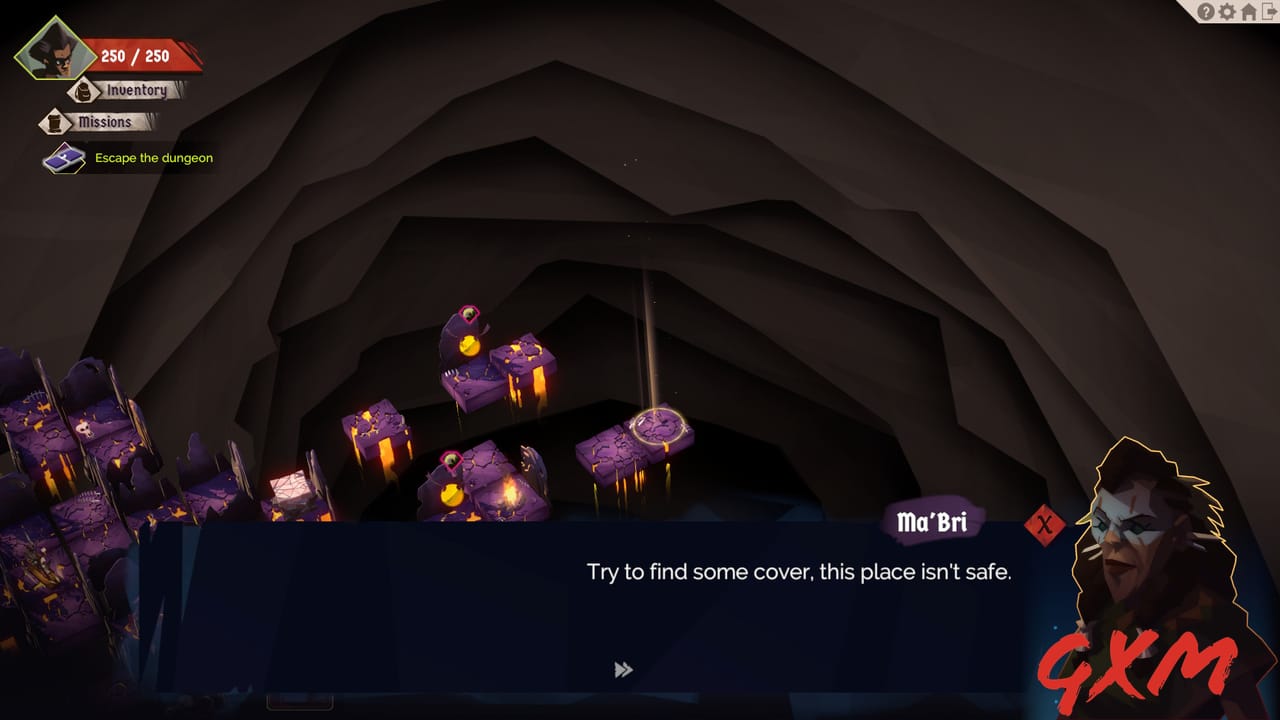
Task: Click the gold coin on the frog creature
Action: 470,345
